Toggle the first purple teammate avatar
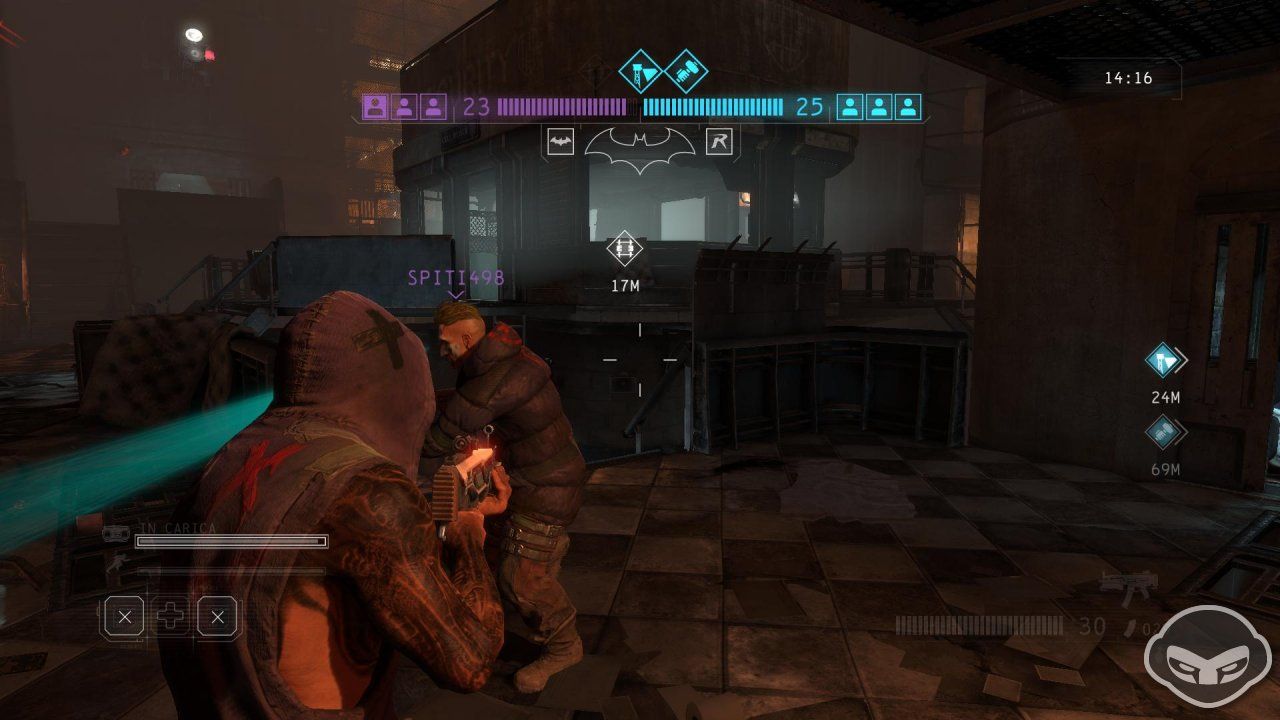This screenshot has height=720, width=1280. click(x=375, y=106)
